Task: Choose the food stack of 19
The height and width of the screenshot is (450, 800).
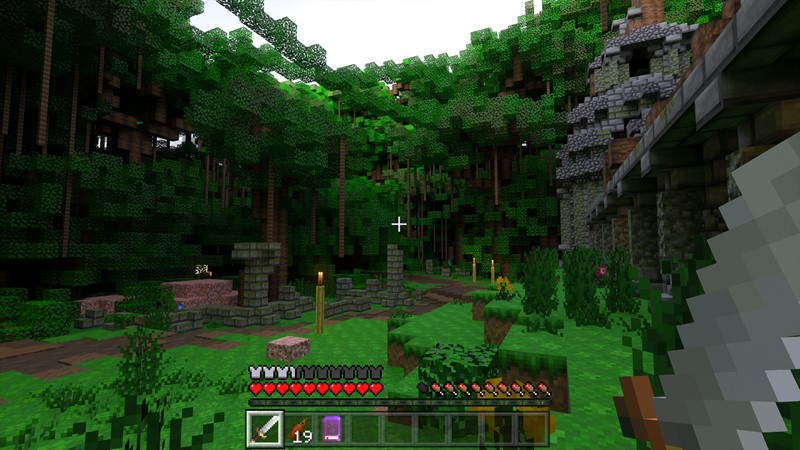Action: (298, 429)
